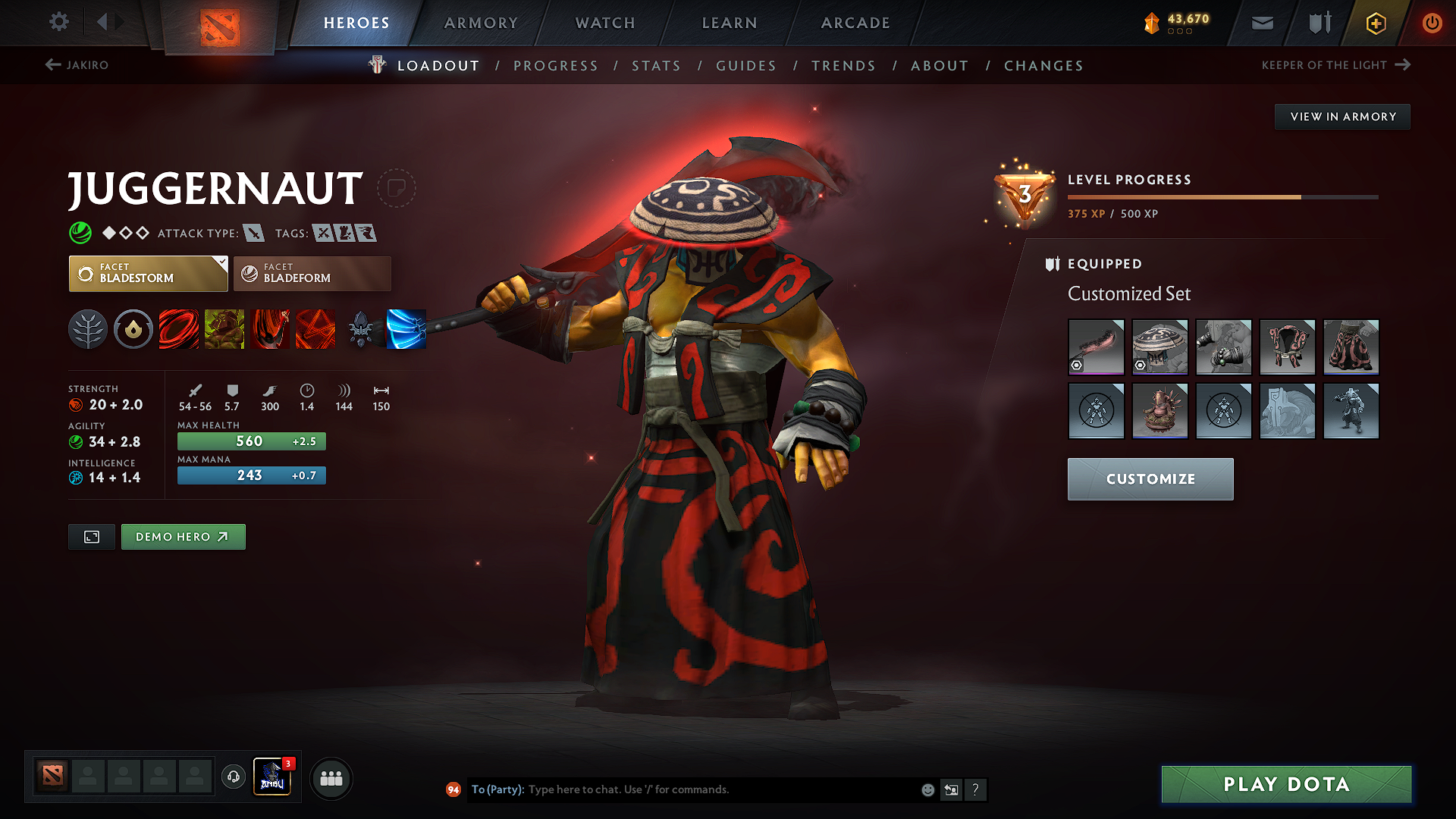Open the Bladestorm facet dropdown arrow
This screenshot has width=1456, height=819.
[x=221, y=263]
